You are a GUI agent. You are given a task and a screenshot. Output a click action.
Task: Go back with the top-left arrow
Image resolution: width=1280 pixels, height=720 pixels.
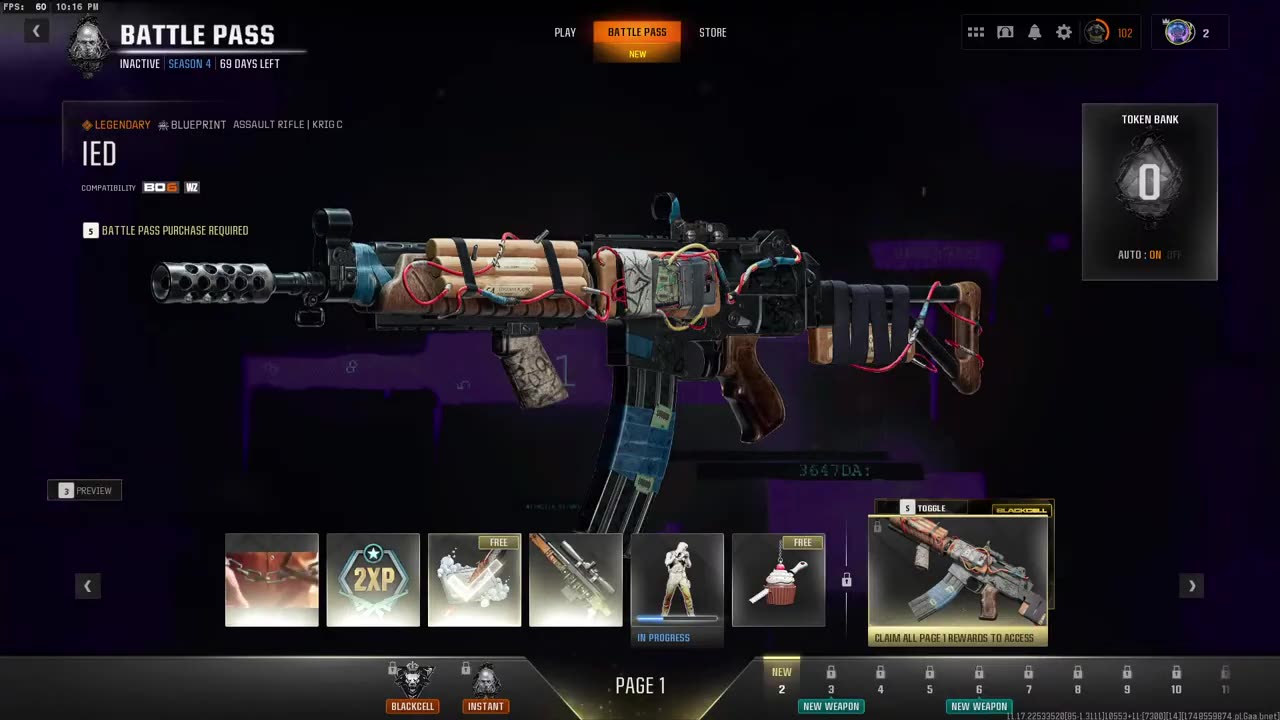coord(36,31)
